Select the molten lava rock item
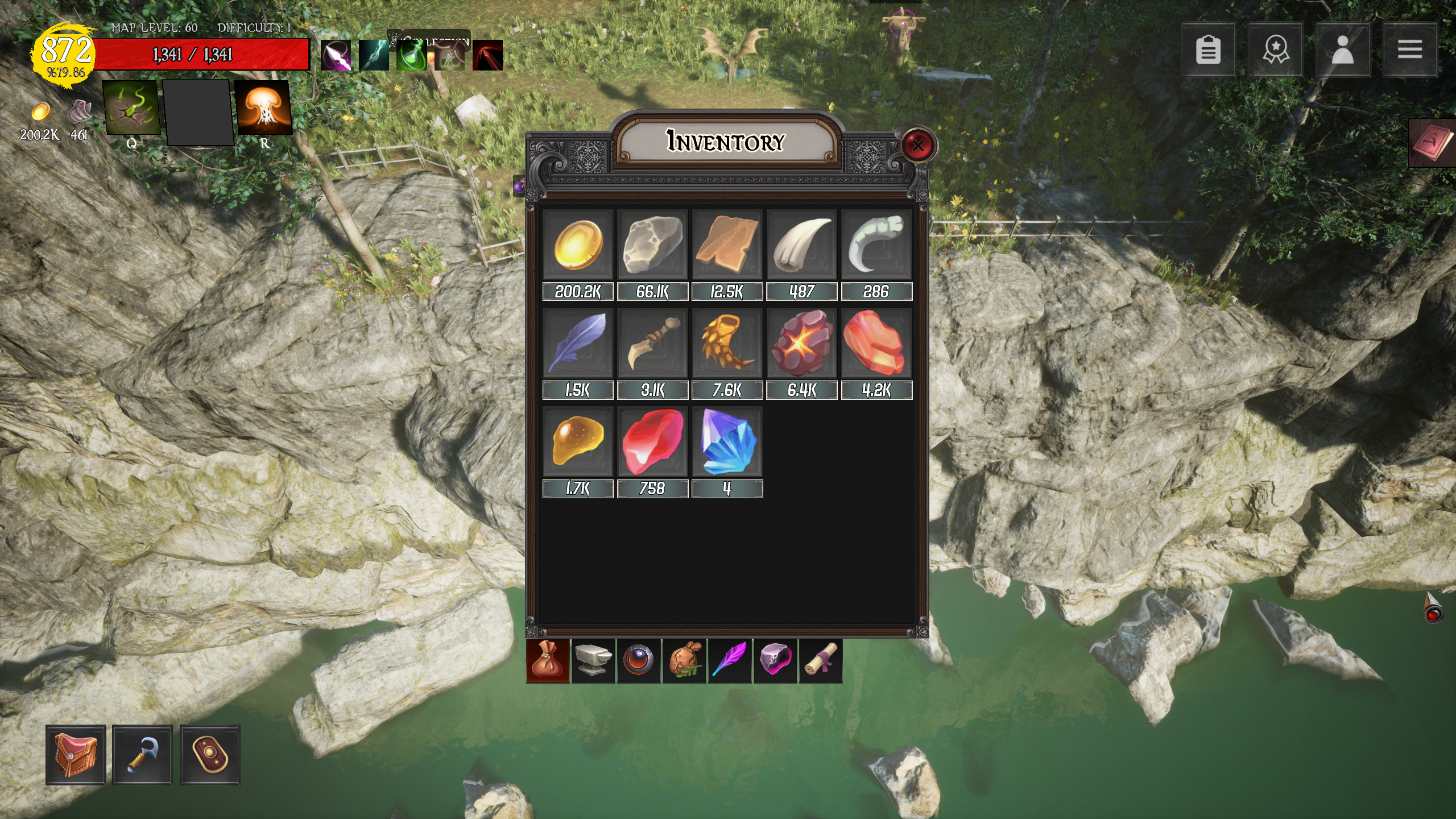Image resolution: width=1456 pixels, height=819 pixels. click(x=801, y=344)
